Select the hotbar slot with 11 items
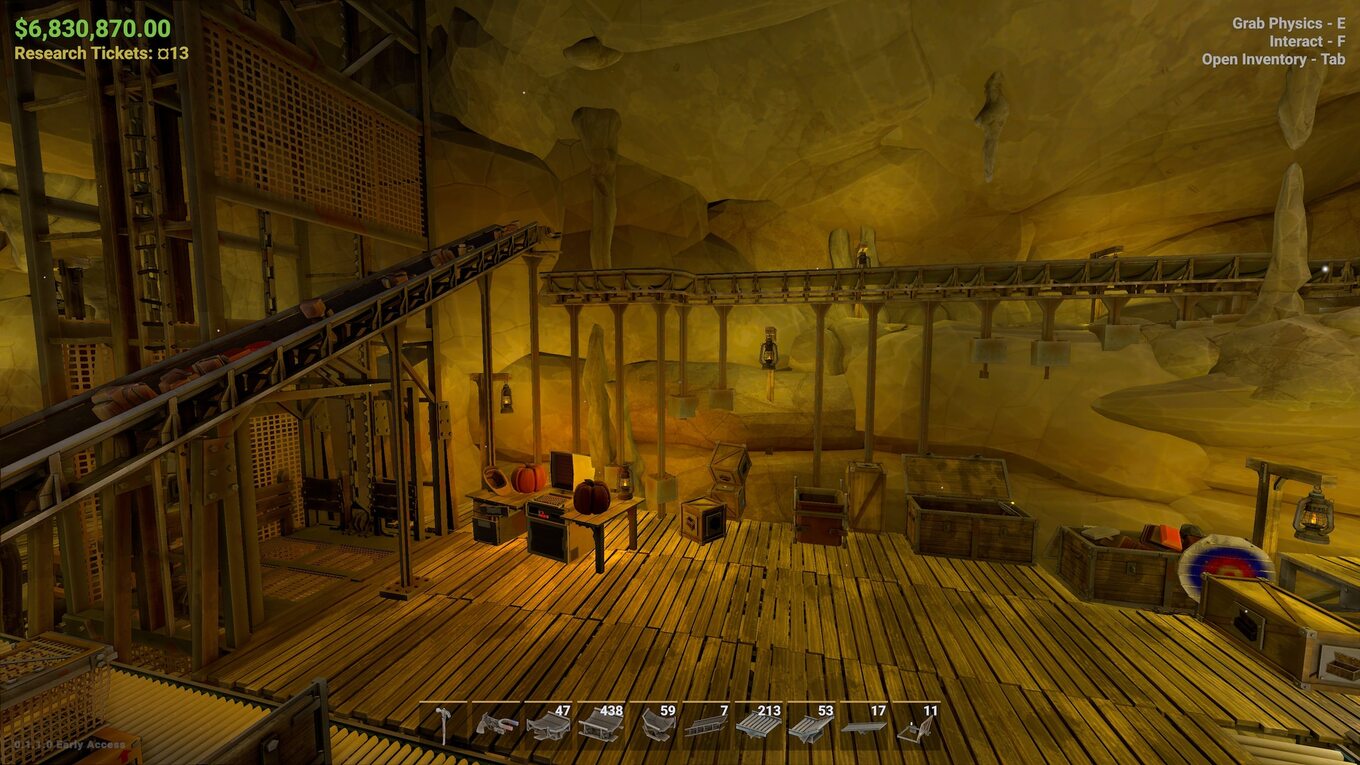This screenshot has height=765, width=1360. pos(916,724)
